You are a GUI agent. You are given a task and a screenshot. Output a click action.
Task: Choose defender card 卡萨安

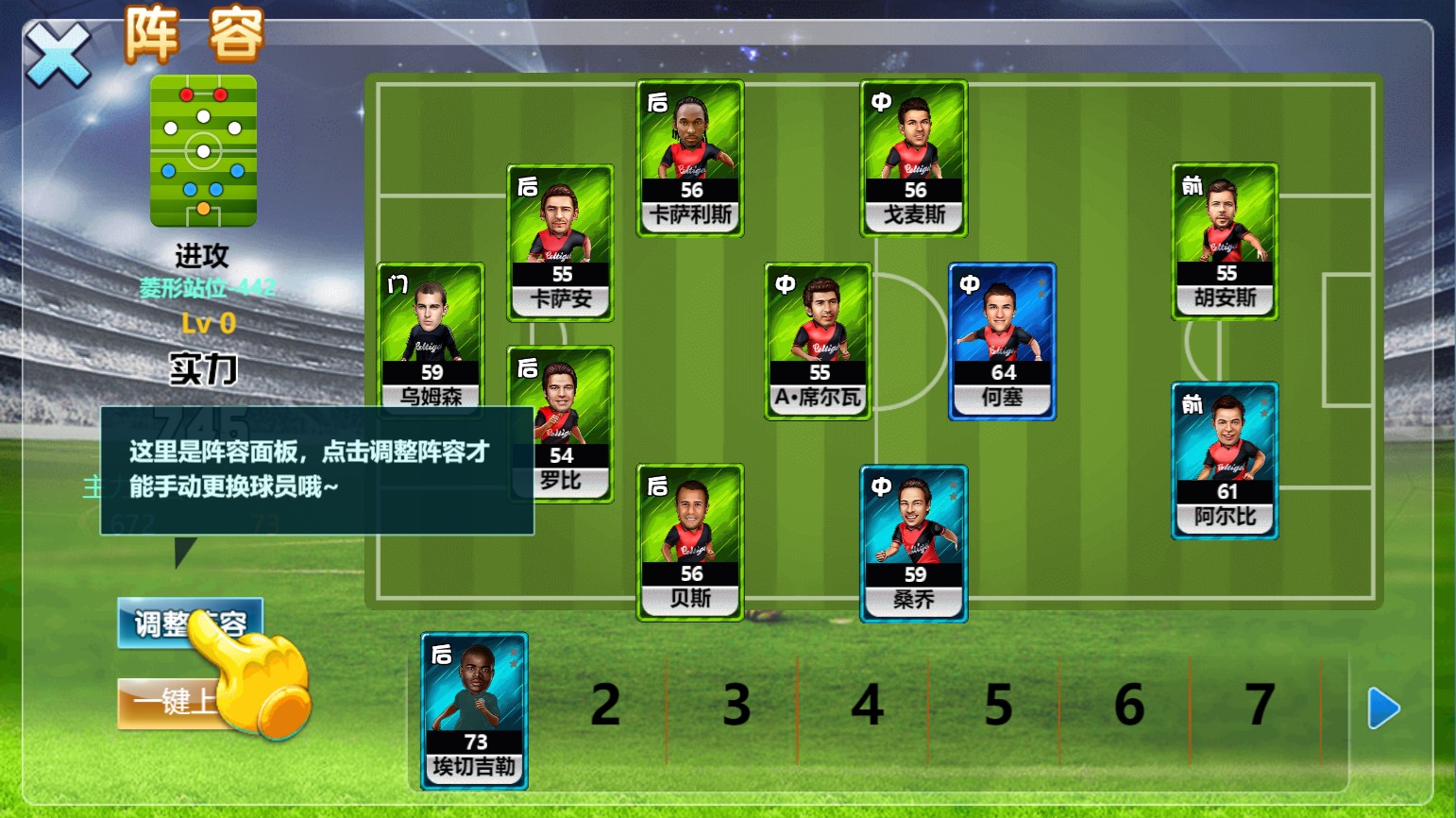[561, 243]
